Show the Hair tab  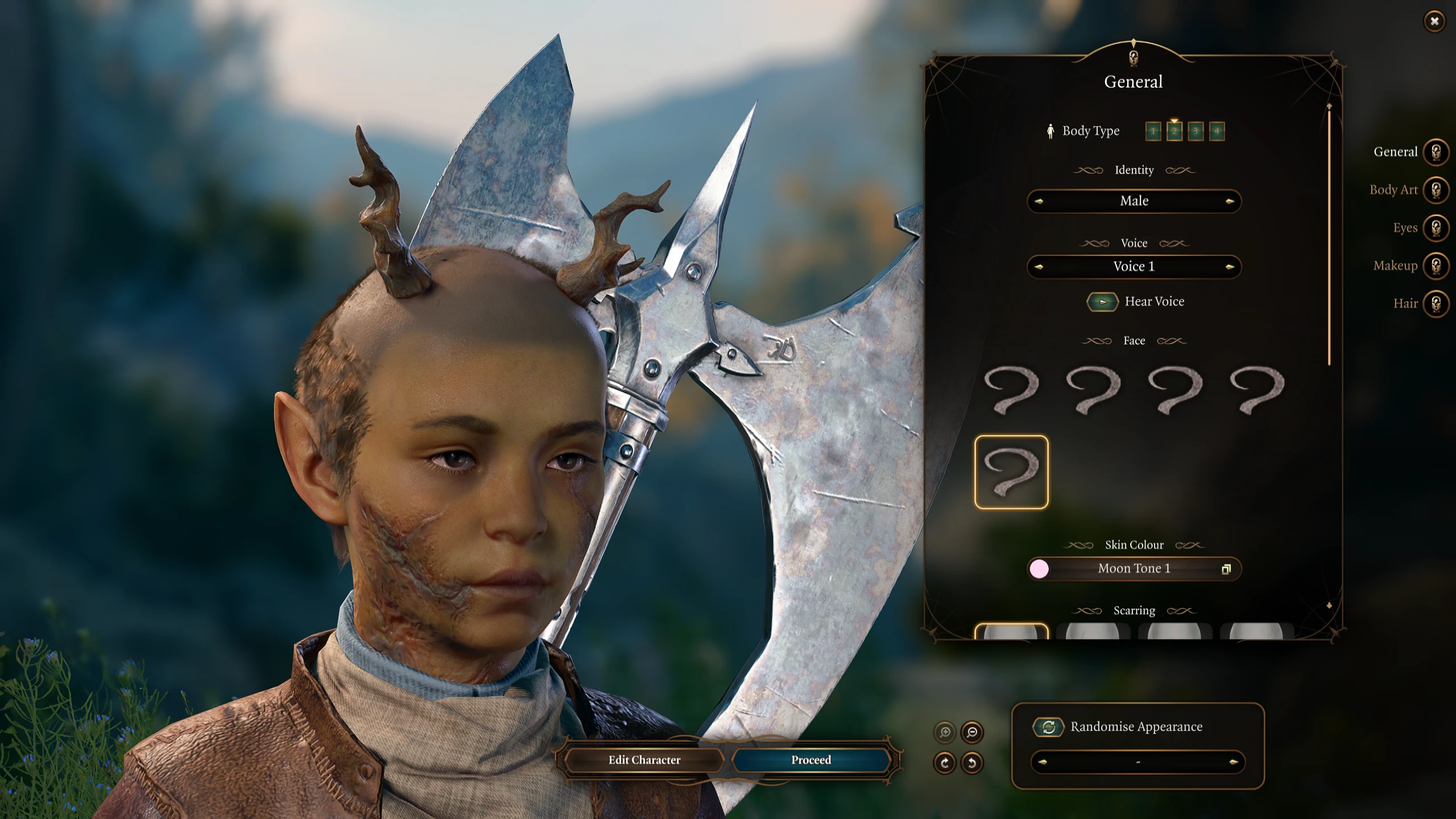click(x=1436, y=304)
